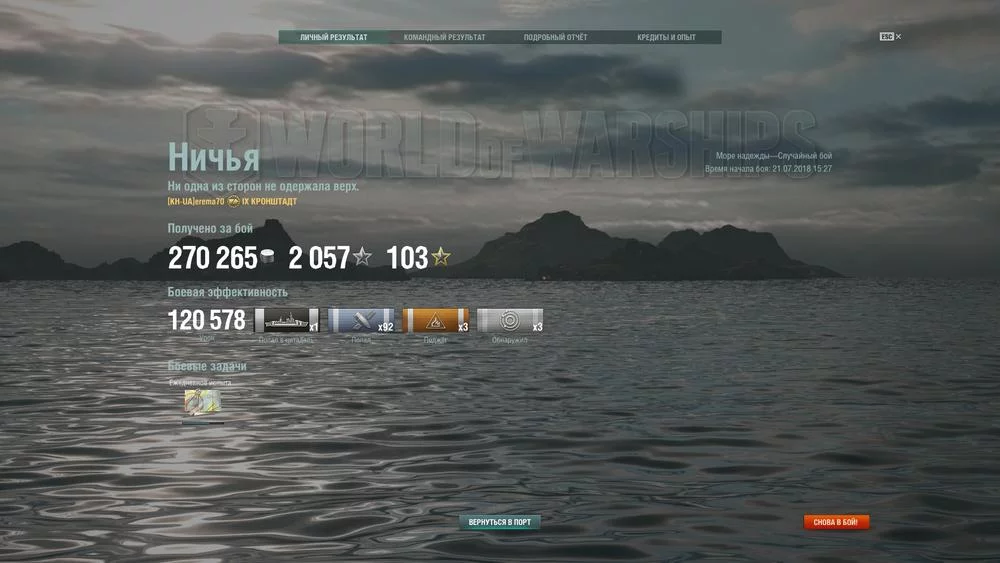The width and height of the screenshot is (1000, 563).
Task: Select the citadel hit ribbon
Action: pos(287,321)
